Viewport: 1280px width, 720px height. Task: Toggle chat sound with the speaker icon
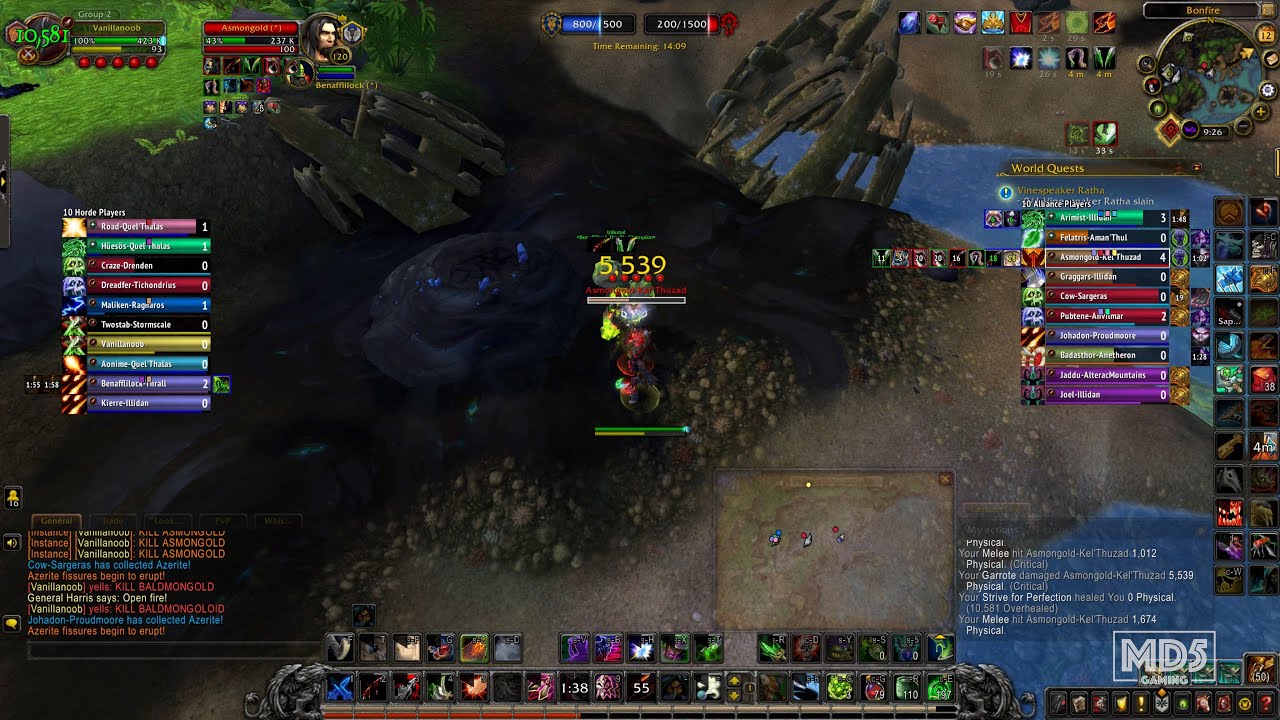coord(12,543)
